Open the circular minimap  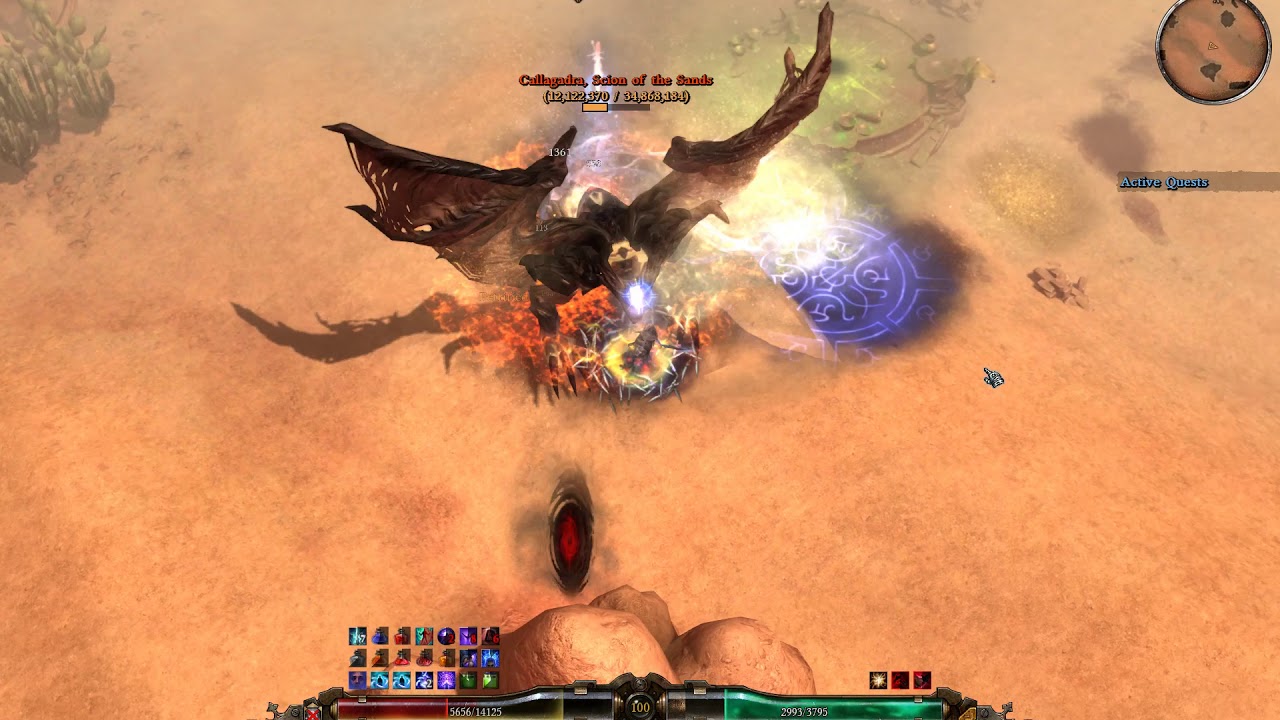[x=1212, y=50]
